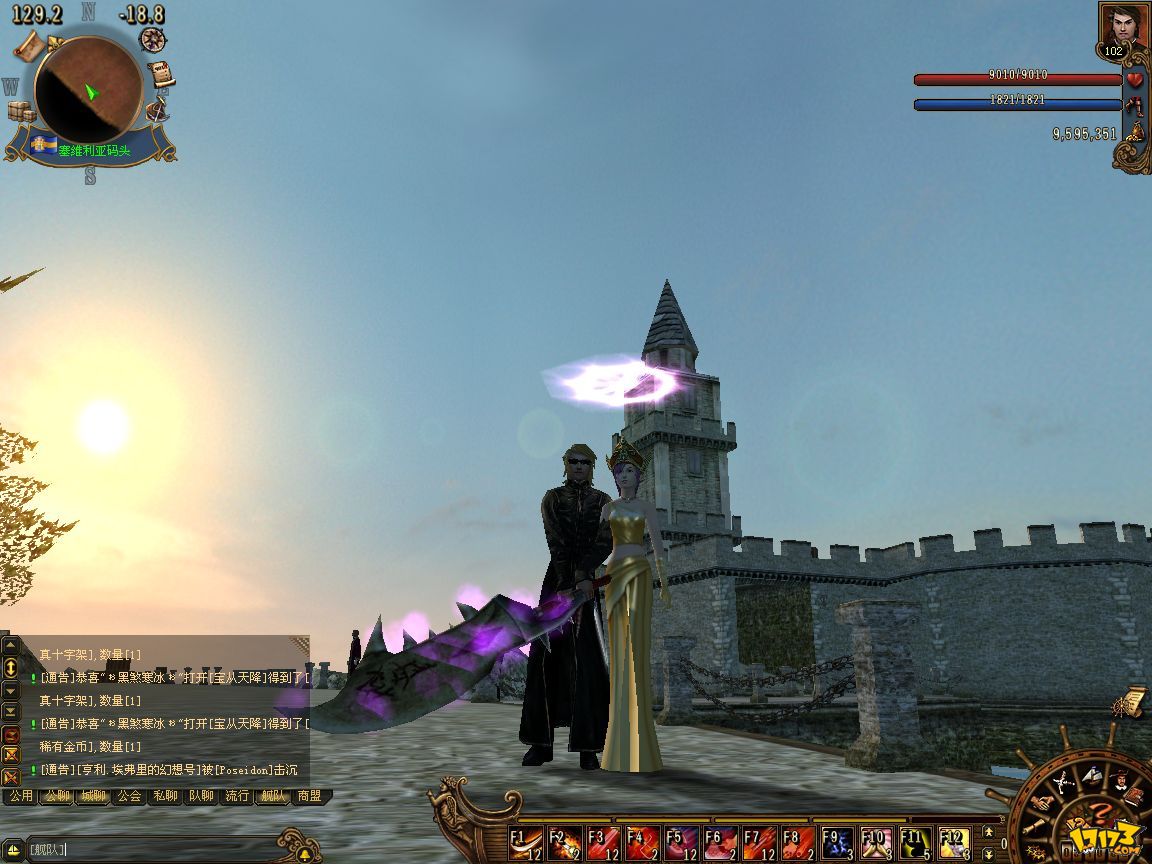The width and height of the screenshot is (1152, 864).
Task: Activate the F11 yellow skill slot
Action: click(916, 844)
